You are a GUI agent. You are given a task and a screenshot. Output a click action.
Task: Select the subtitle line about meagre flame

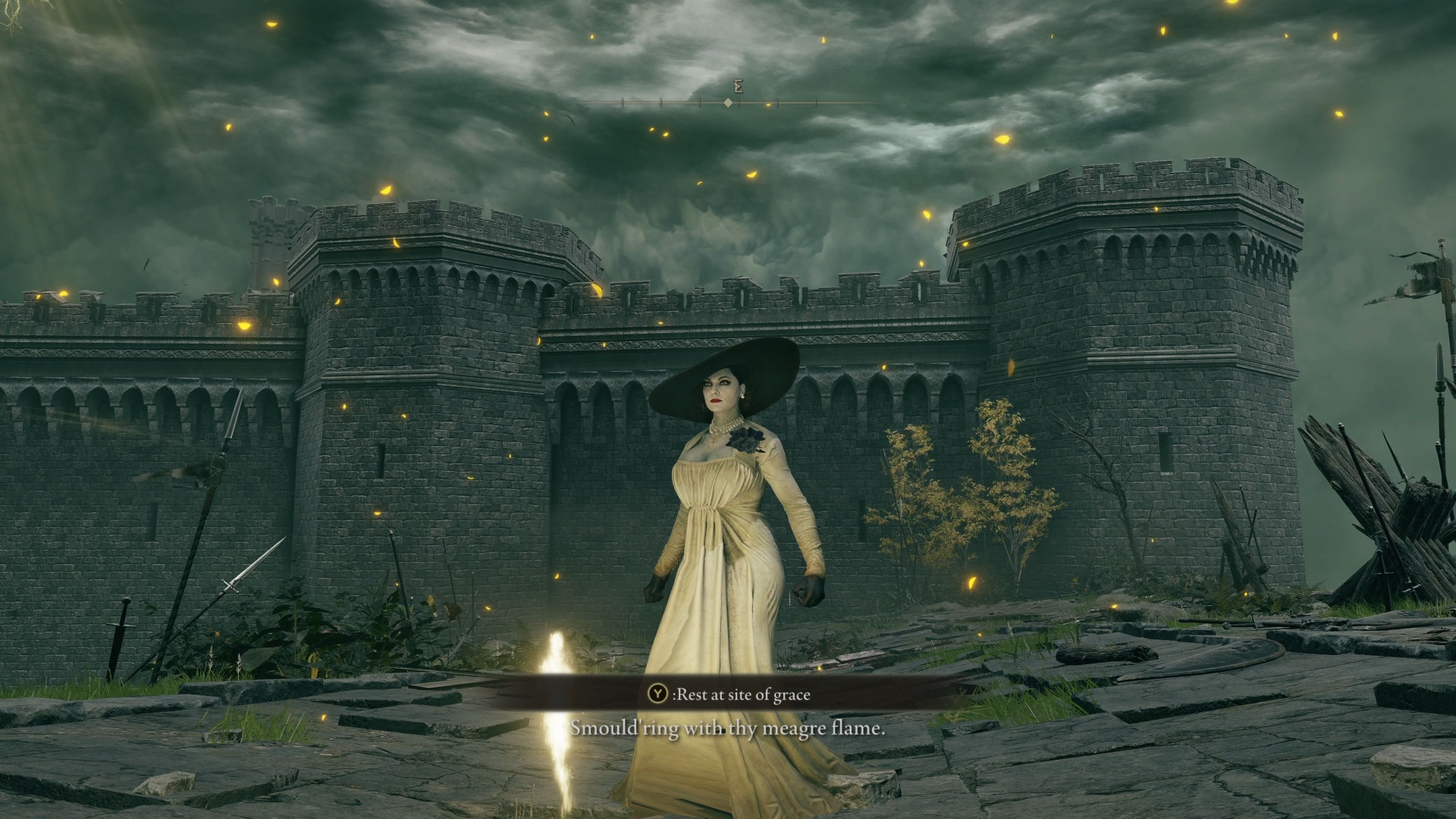[728, 730]
